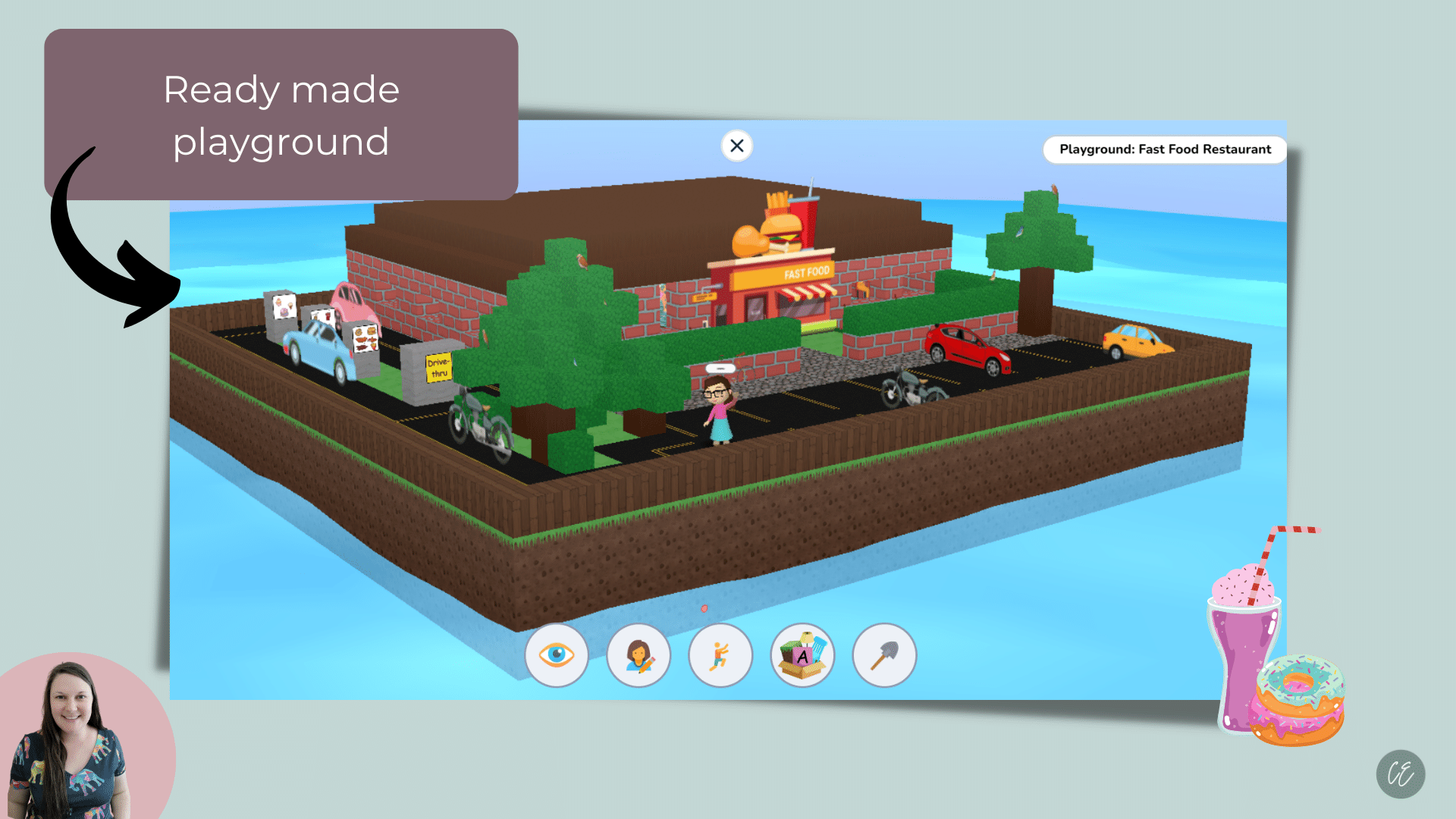1456x819 pixels.
Task: Activate the running person play mode
Action: click(720, 655)
